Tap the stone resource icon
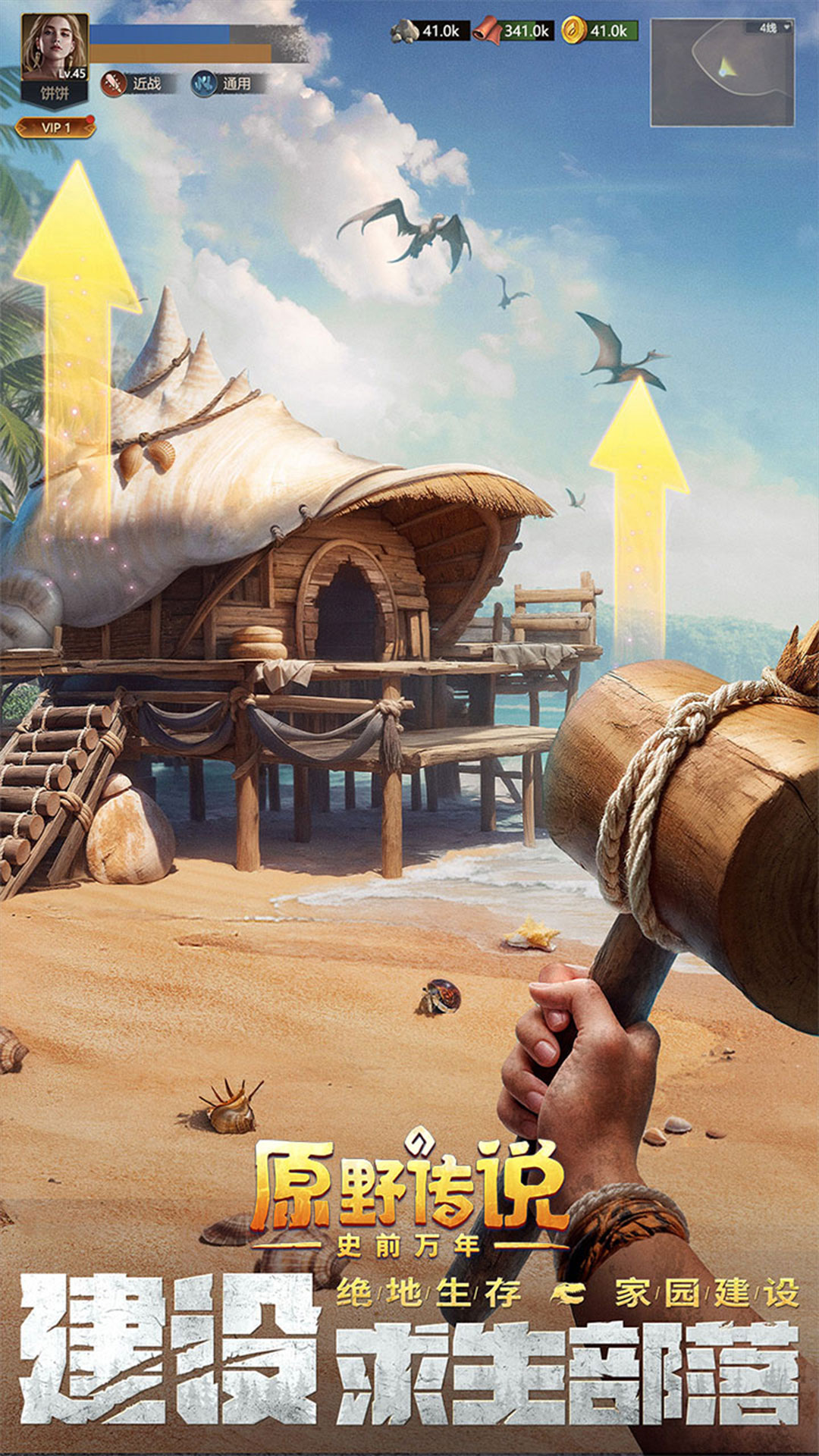The width and height of the screenshot is (819, 1456). (405, 31)
